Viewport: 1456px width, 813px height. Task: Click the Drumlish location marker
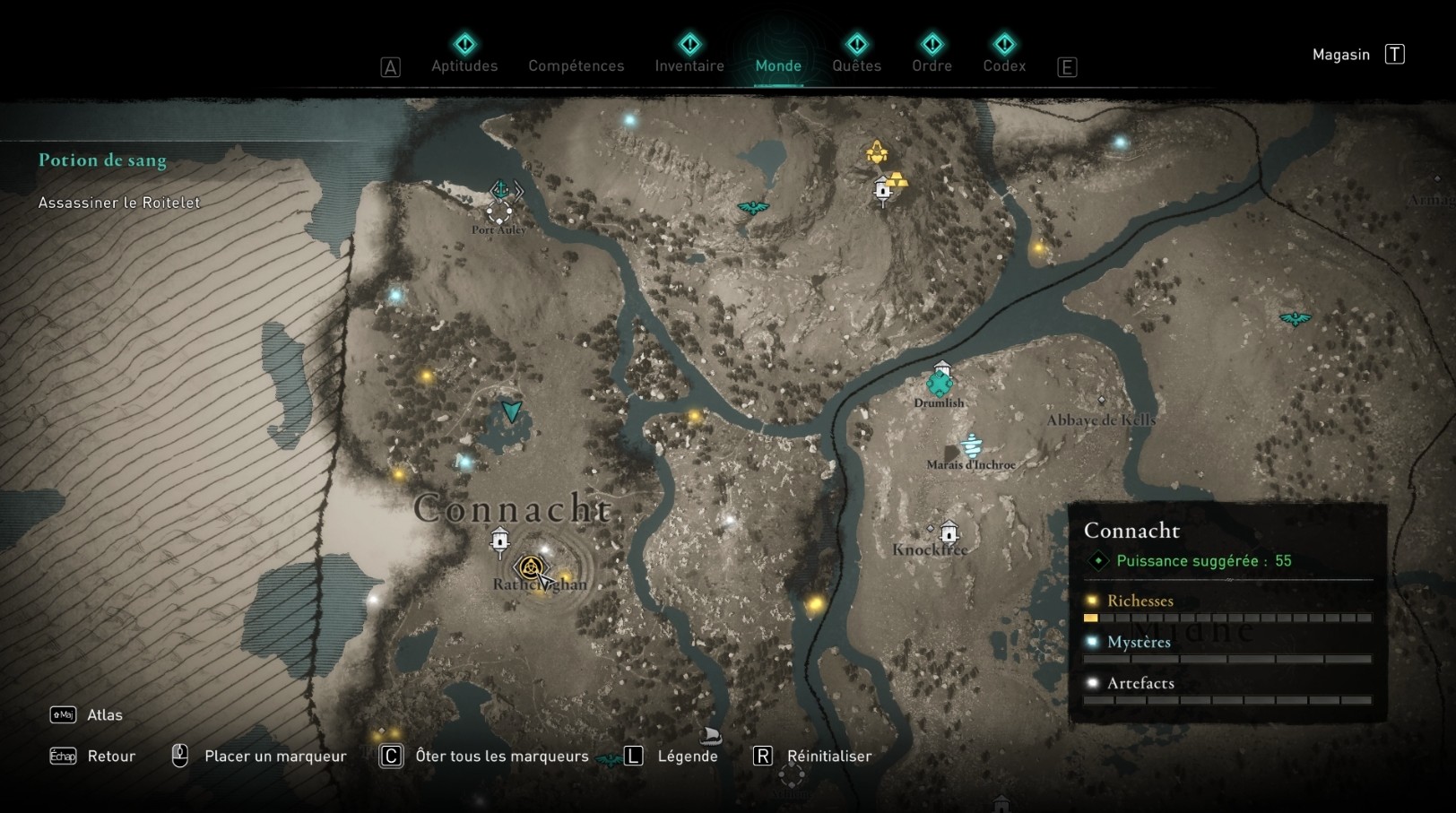pyautogui.click(x=940, y=384)
